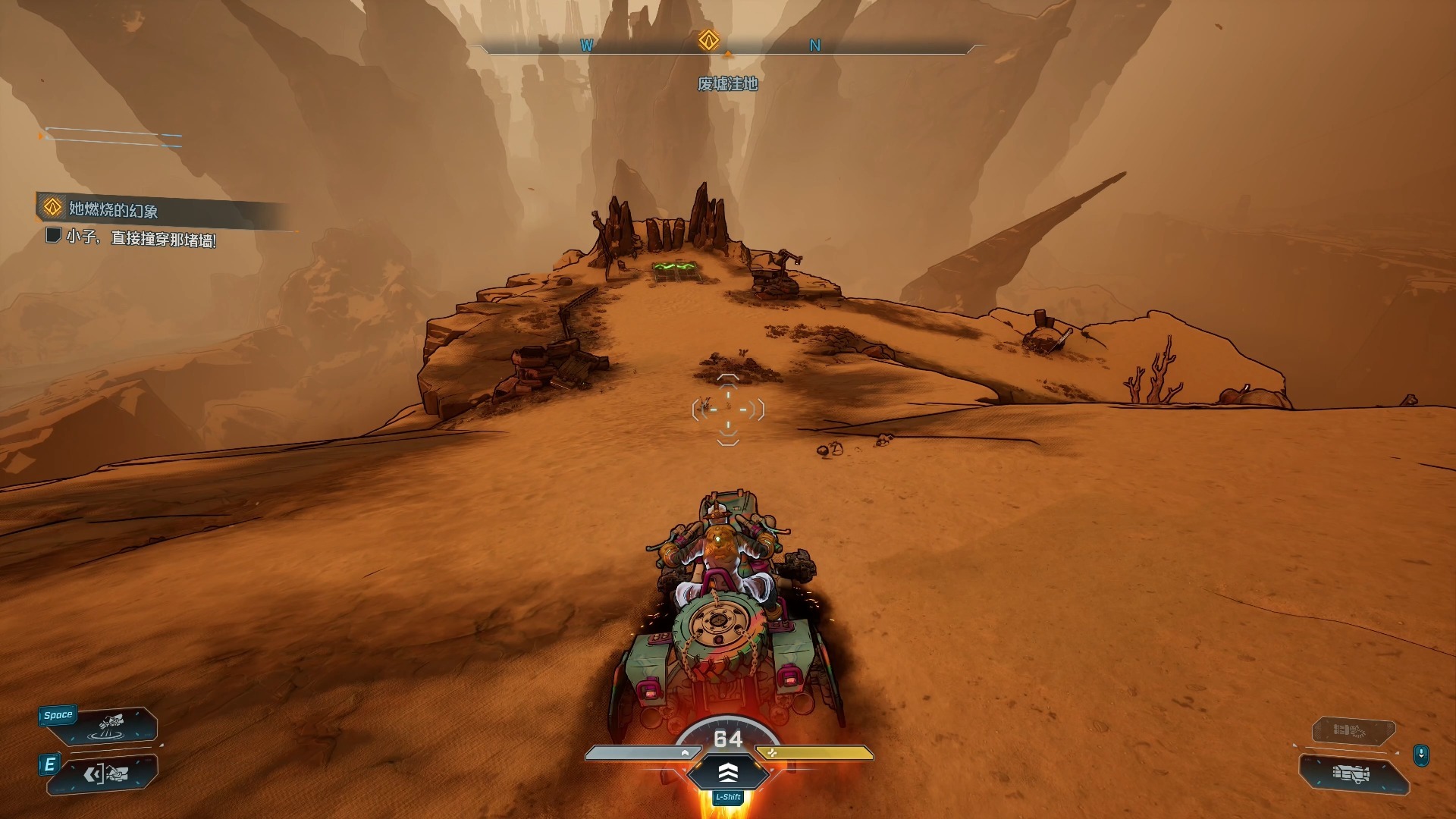Viewport: 1456px width, 819px height.
Task: Use the exit vehicle icon
Action: tap(106, 774)
